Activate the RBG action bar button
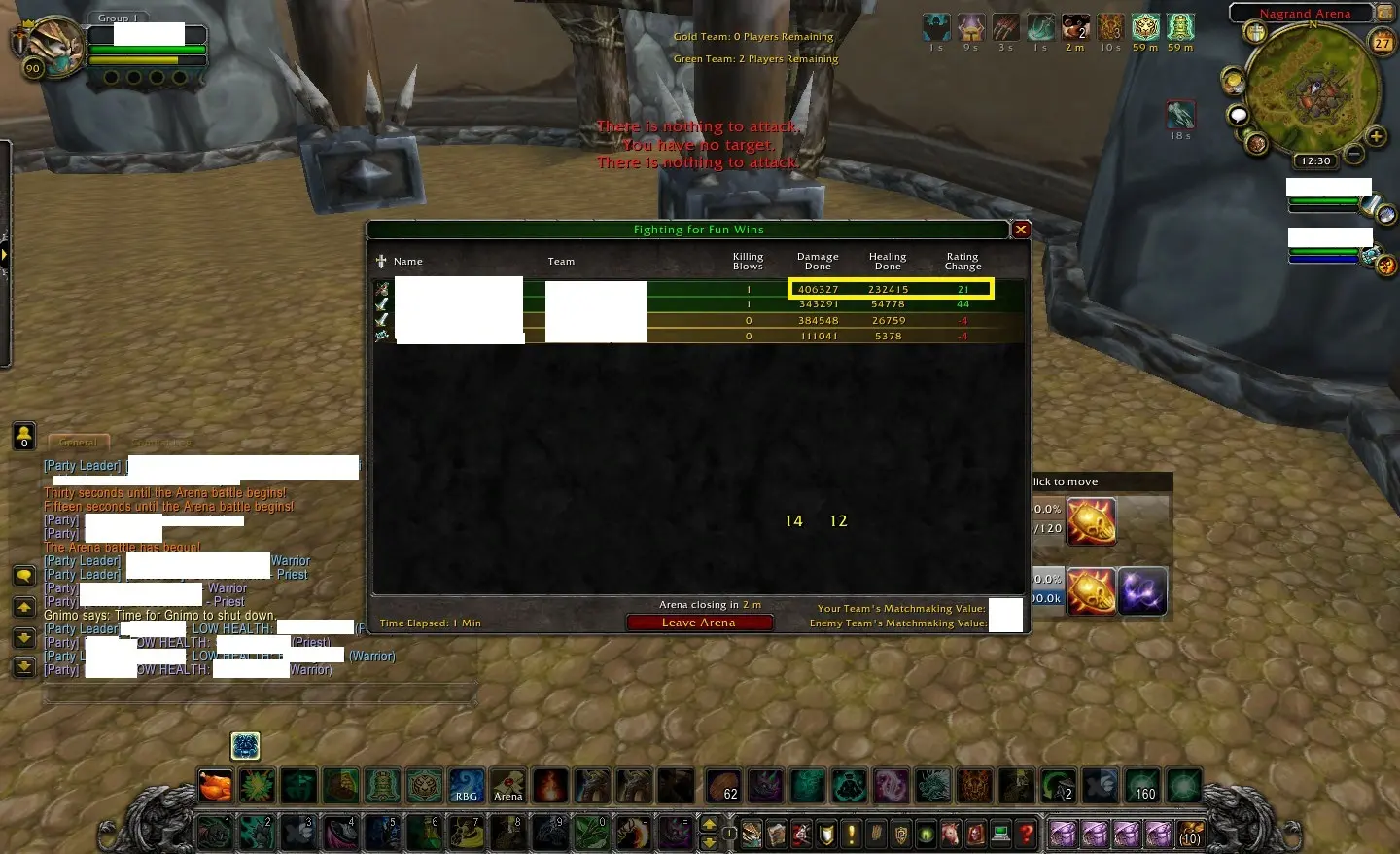 [467, 786]
